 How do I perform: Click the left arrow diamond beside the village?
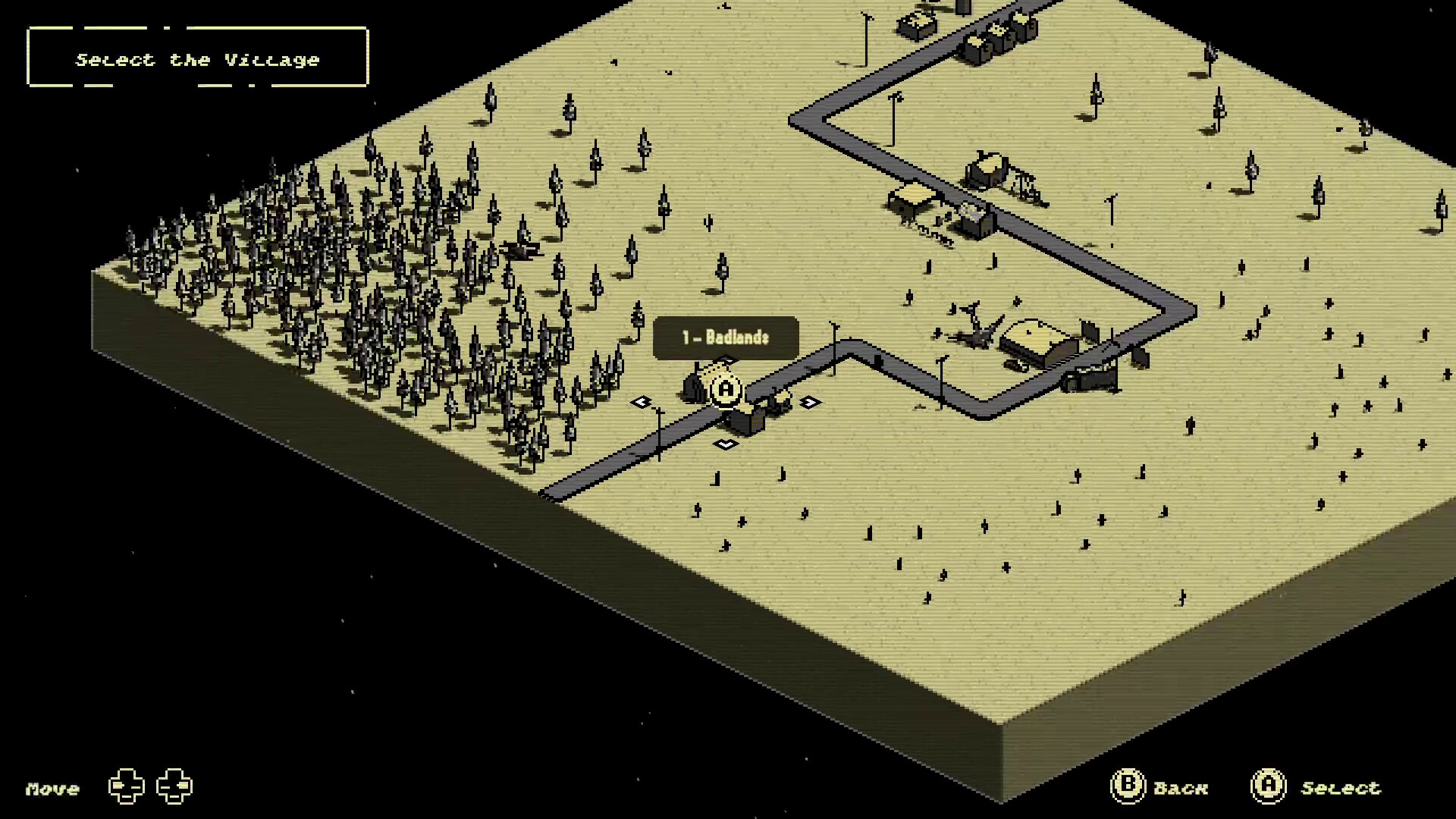click(642, 402)
